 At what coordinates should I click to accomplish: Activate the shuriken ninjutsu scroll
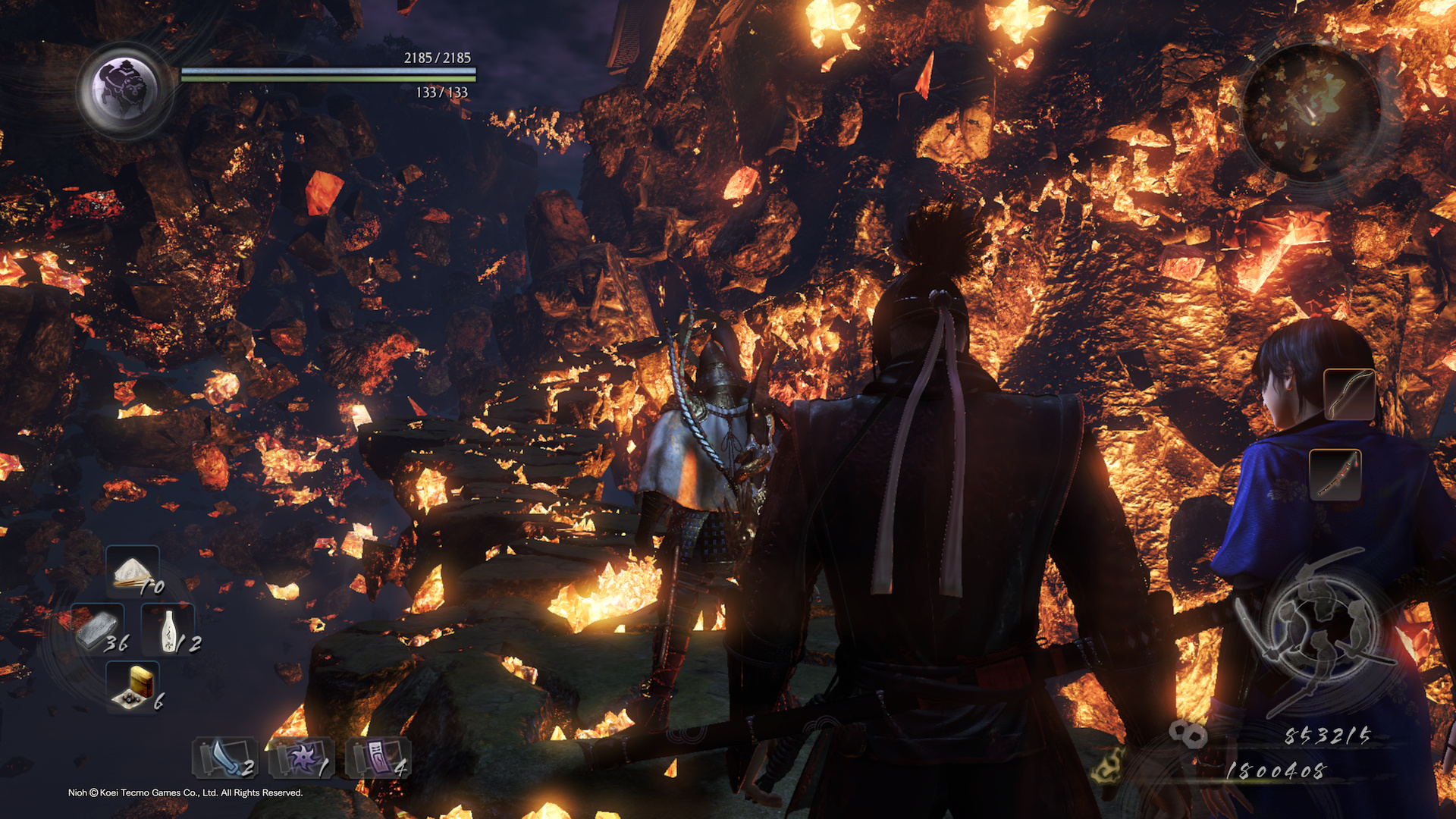[x=301, y=758]
